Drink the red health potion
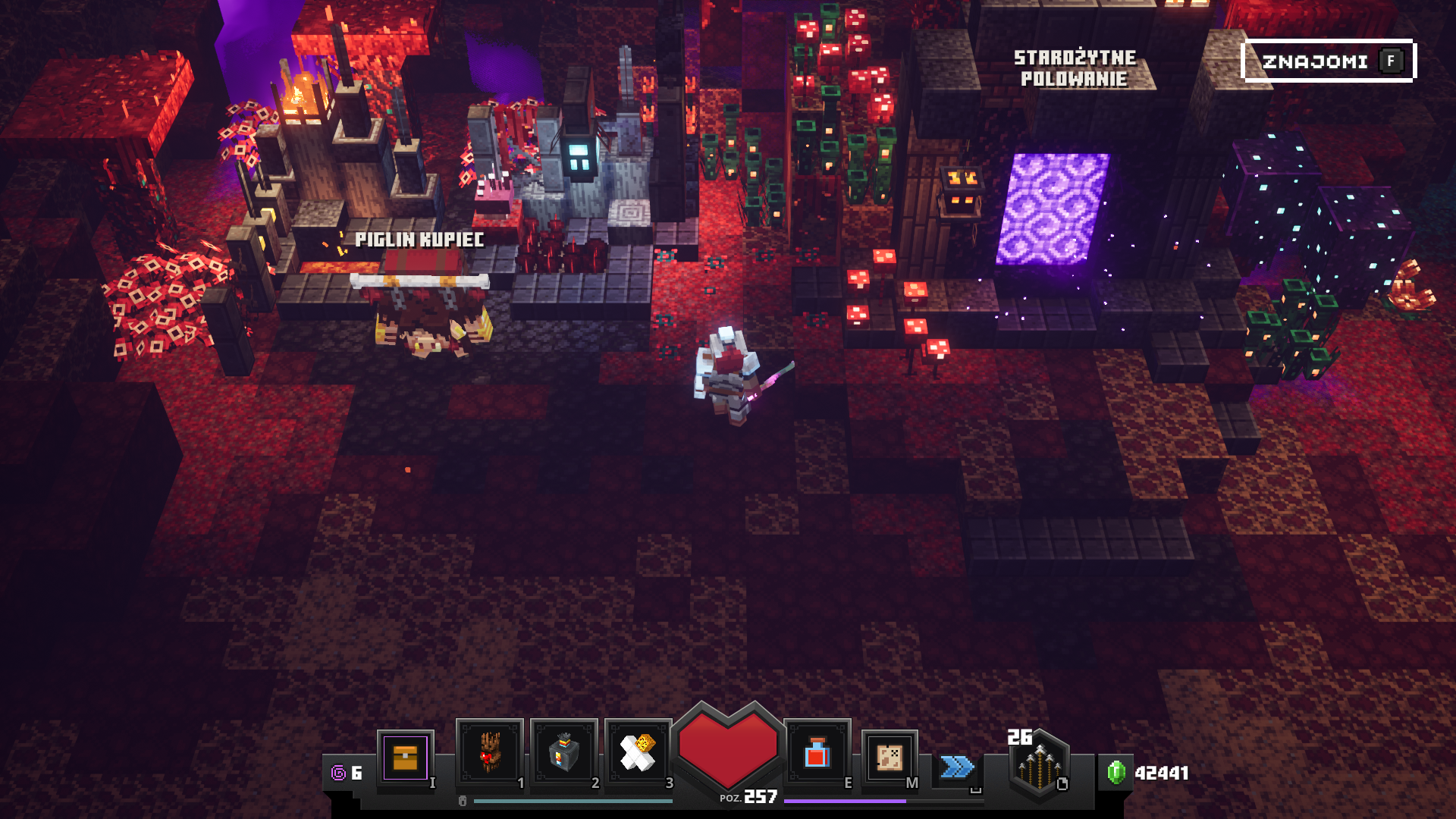Viewport: 1456px width, 819px height. 817,754
